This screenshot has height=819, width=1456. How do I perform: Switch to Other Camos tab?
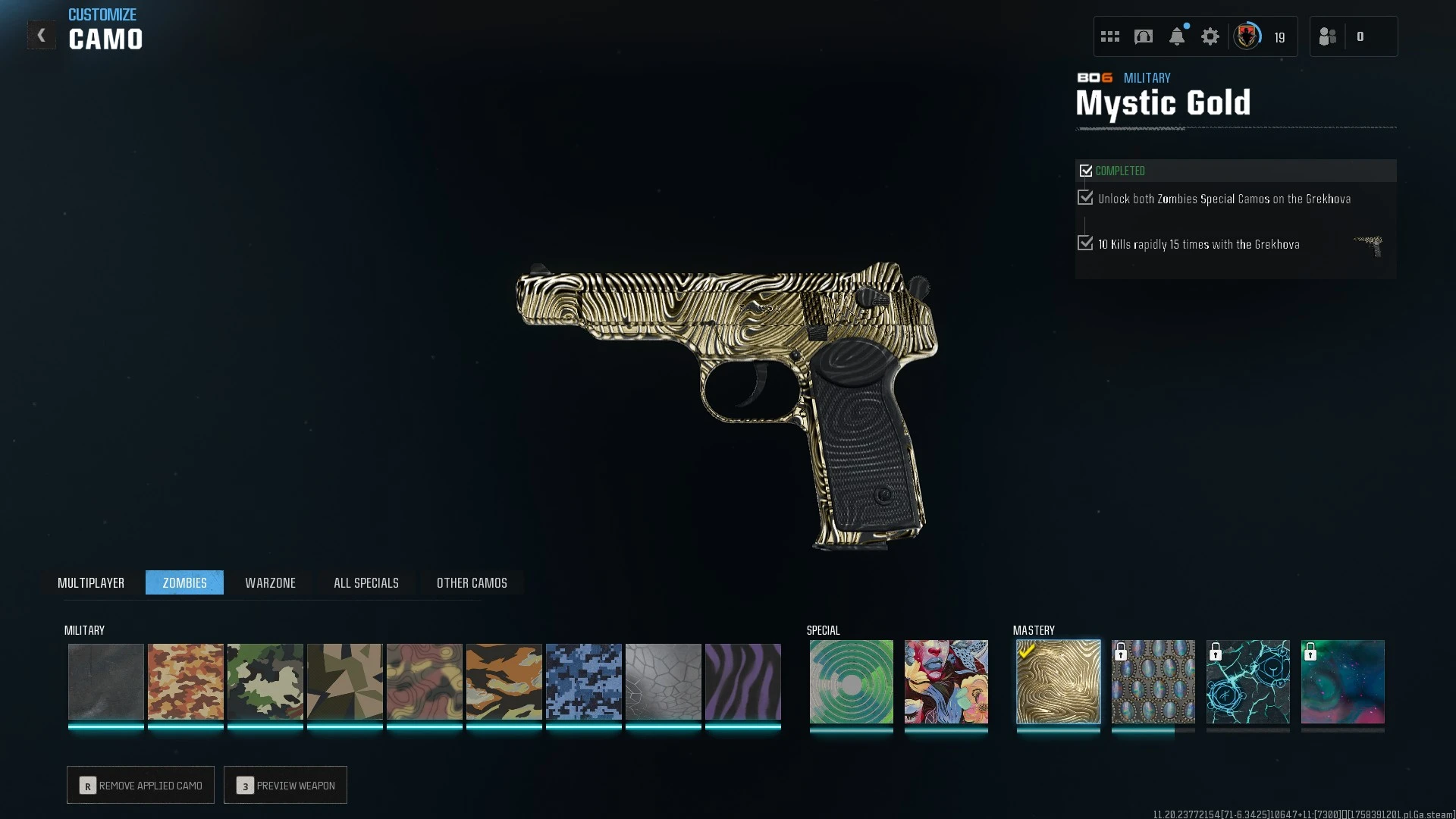472,582
